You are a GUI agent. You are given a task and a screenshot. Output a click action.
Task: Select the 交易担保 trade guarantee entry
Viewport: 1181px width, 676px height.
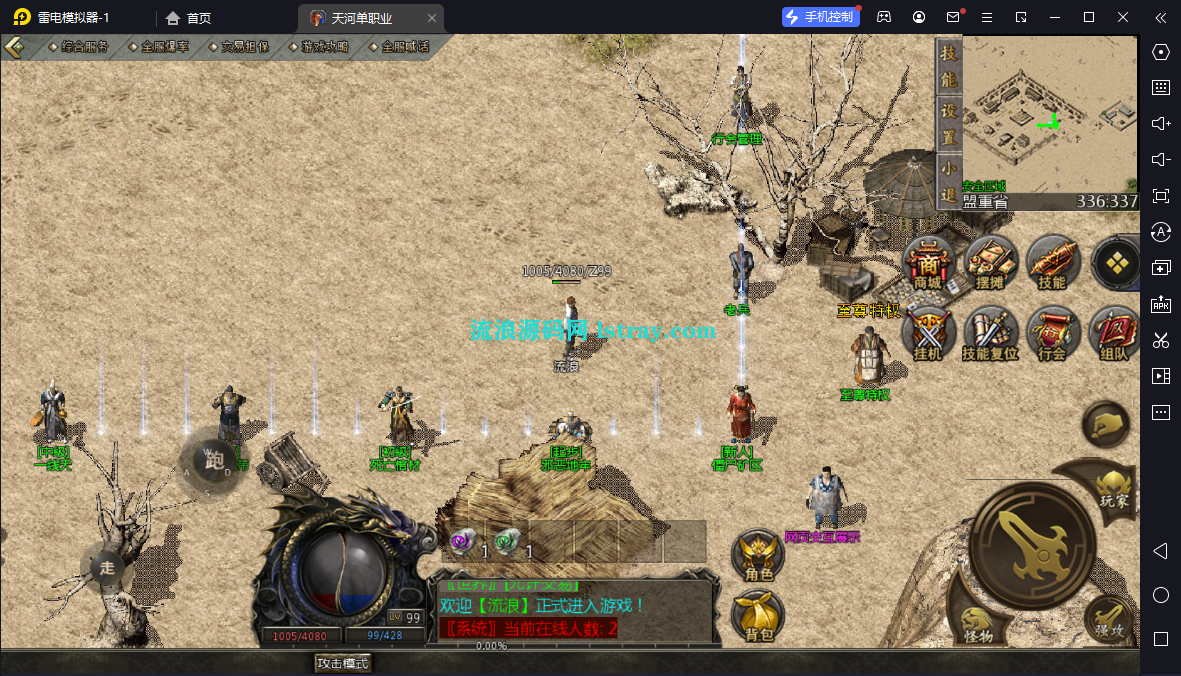coord(245,47)
